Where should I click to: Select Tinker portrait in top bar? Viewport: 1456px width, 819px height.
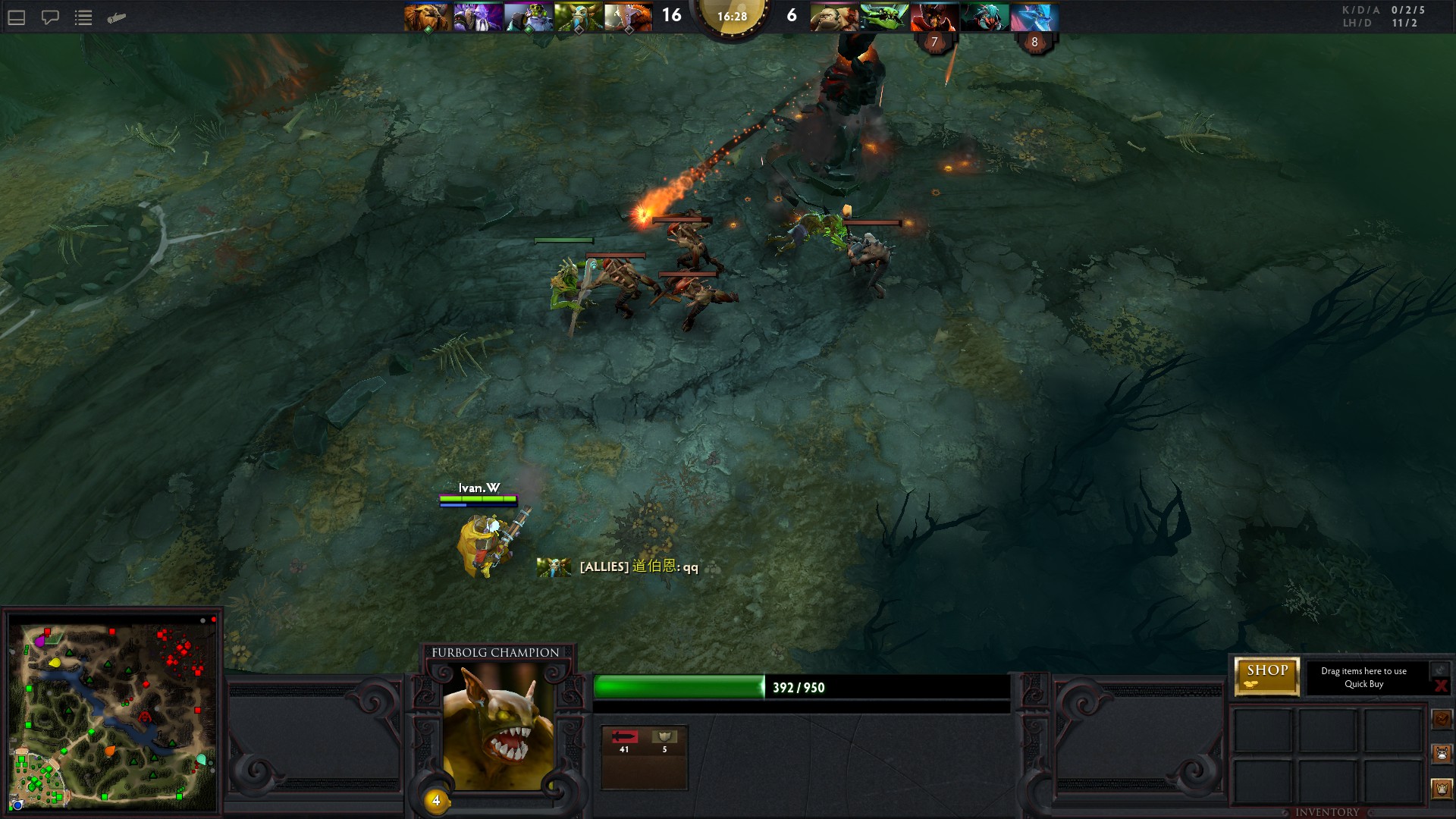[528, 17]
